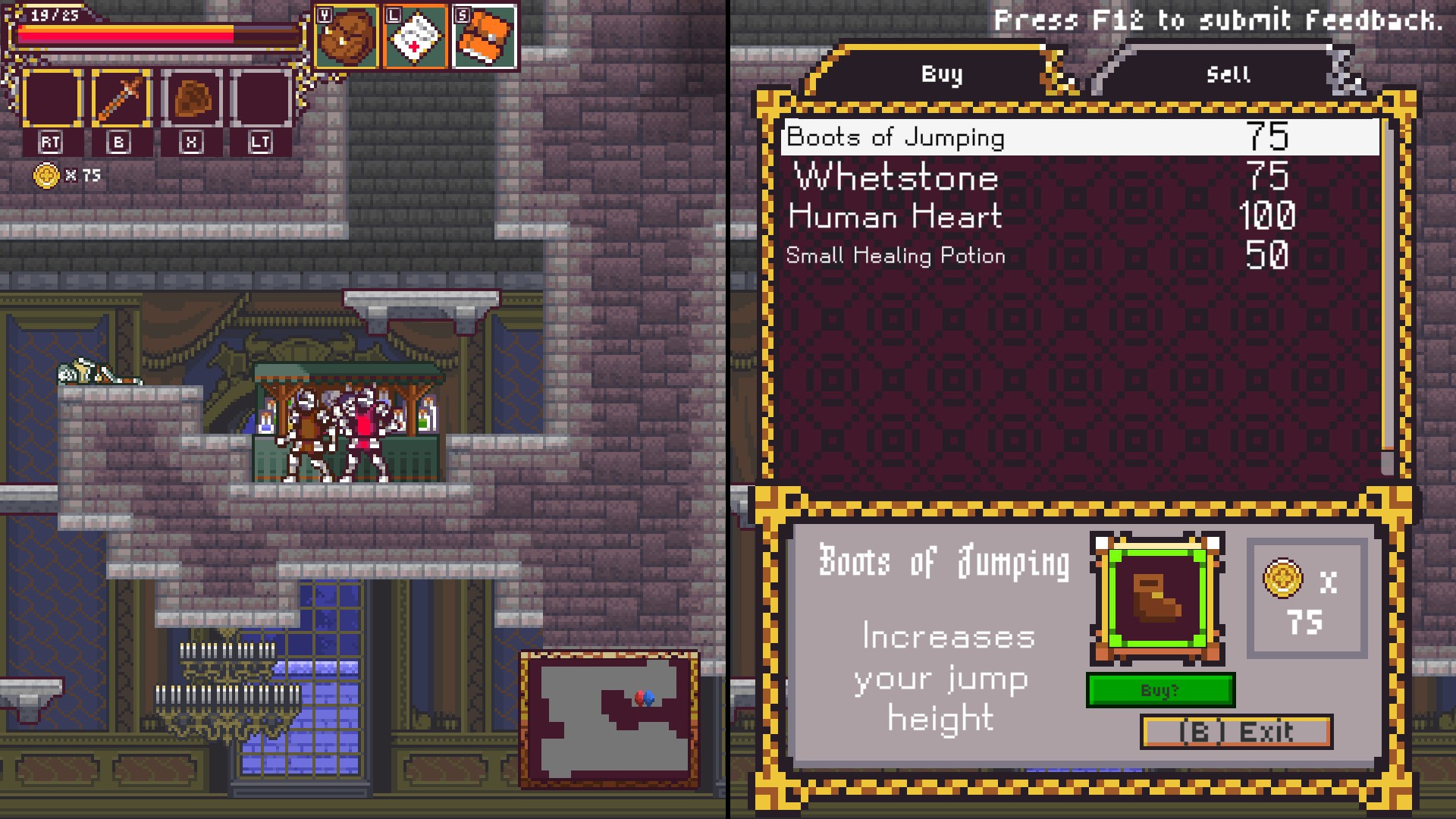Switch to the Sell tab
This screenshot has width=1456, height=819.
(x=1227, y=74)
